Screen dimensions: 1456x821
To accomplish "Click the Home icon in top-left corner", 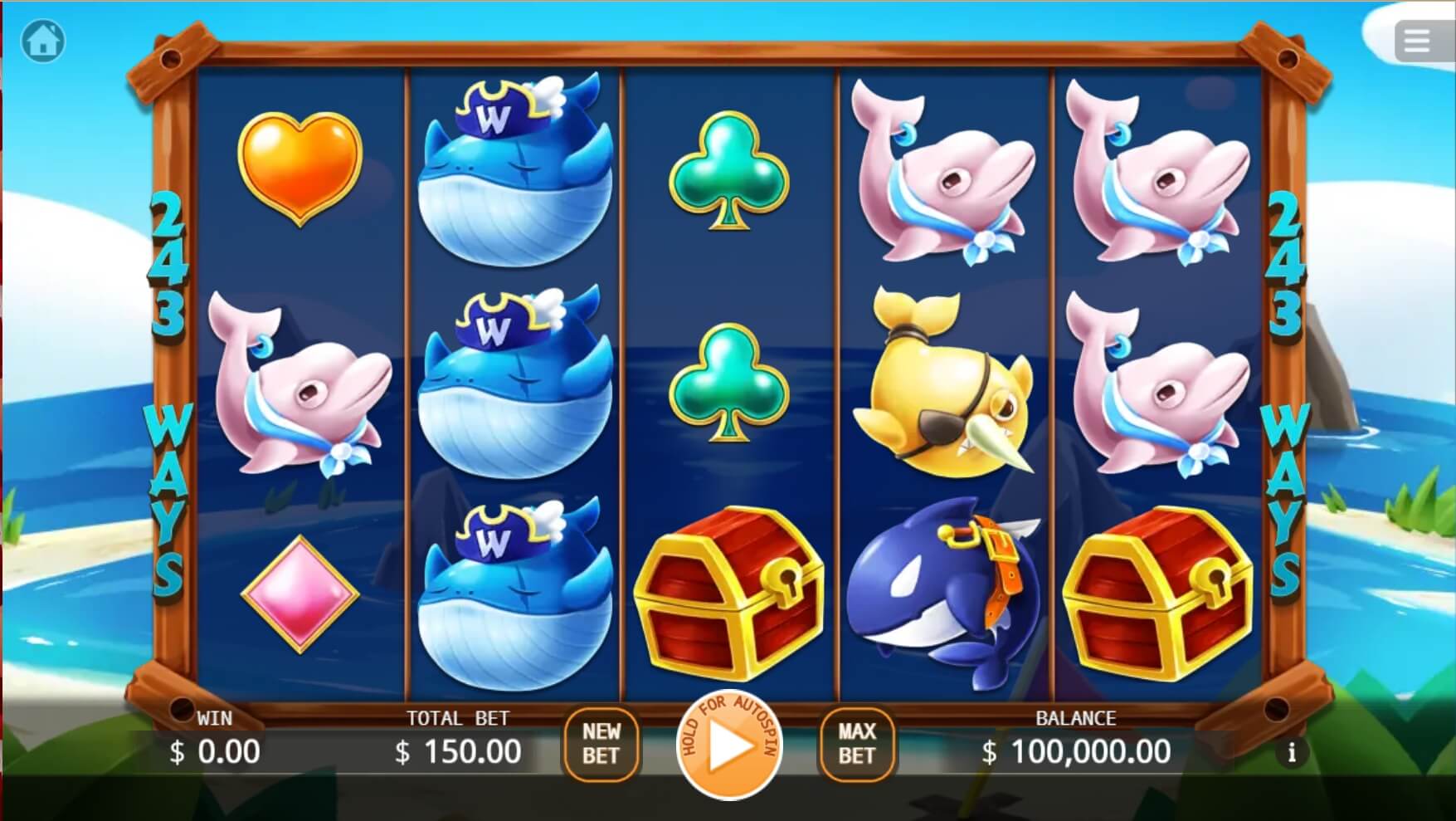I will point(41,41).
